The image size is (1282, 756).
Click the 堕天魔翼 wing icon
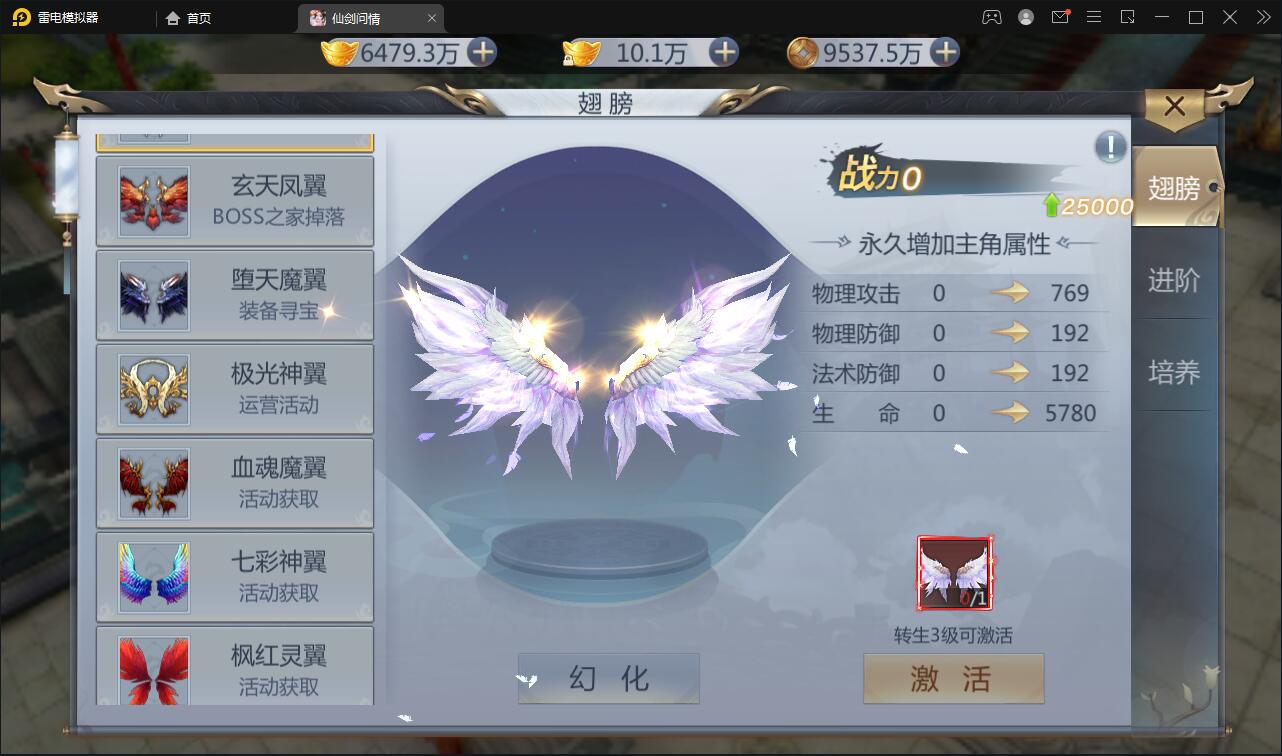(152, 294)
